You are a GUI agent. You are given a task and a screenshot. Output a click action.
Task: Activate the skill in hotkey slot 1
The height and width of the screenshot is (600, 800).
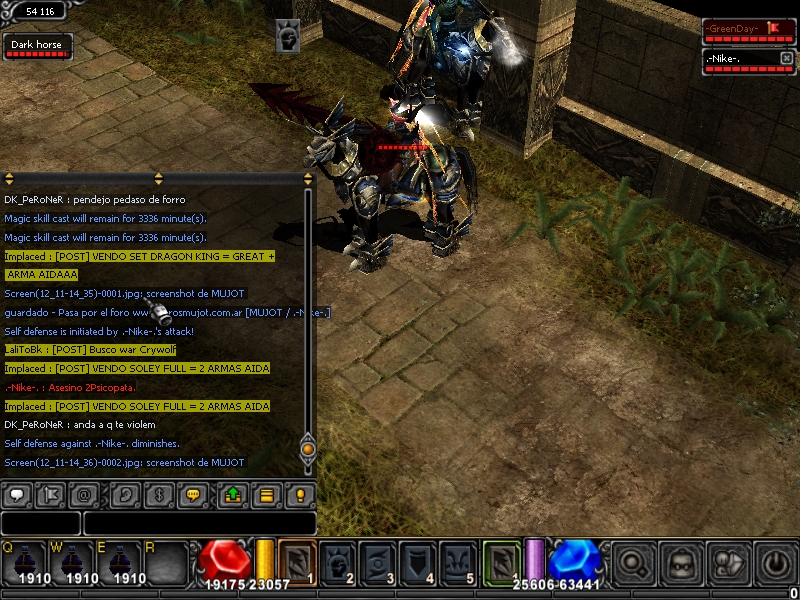click(298, 561)
